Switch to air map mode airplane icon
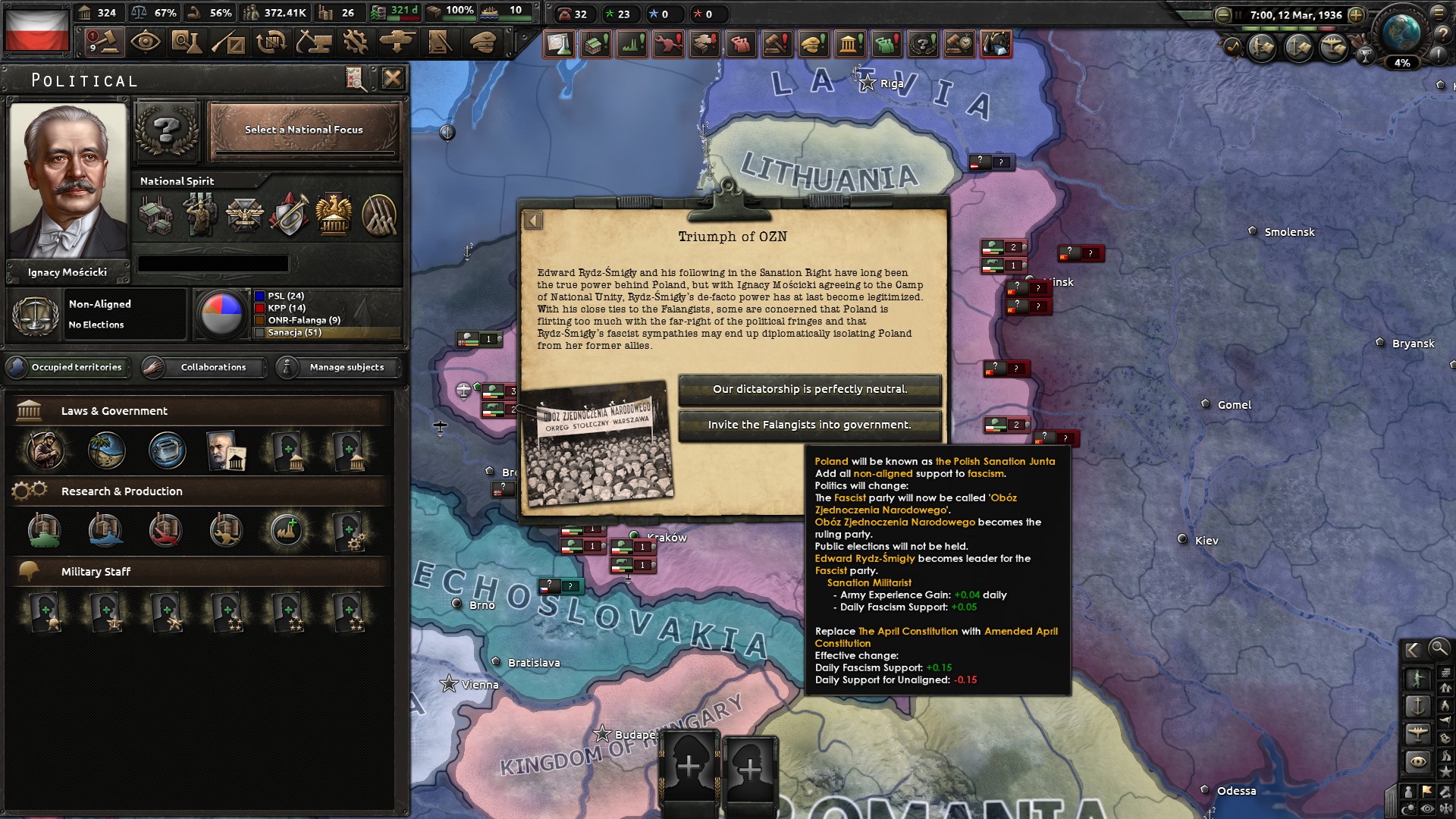 1417,731
